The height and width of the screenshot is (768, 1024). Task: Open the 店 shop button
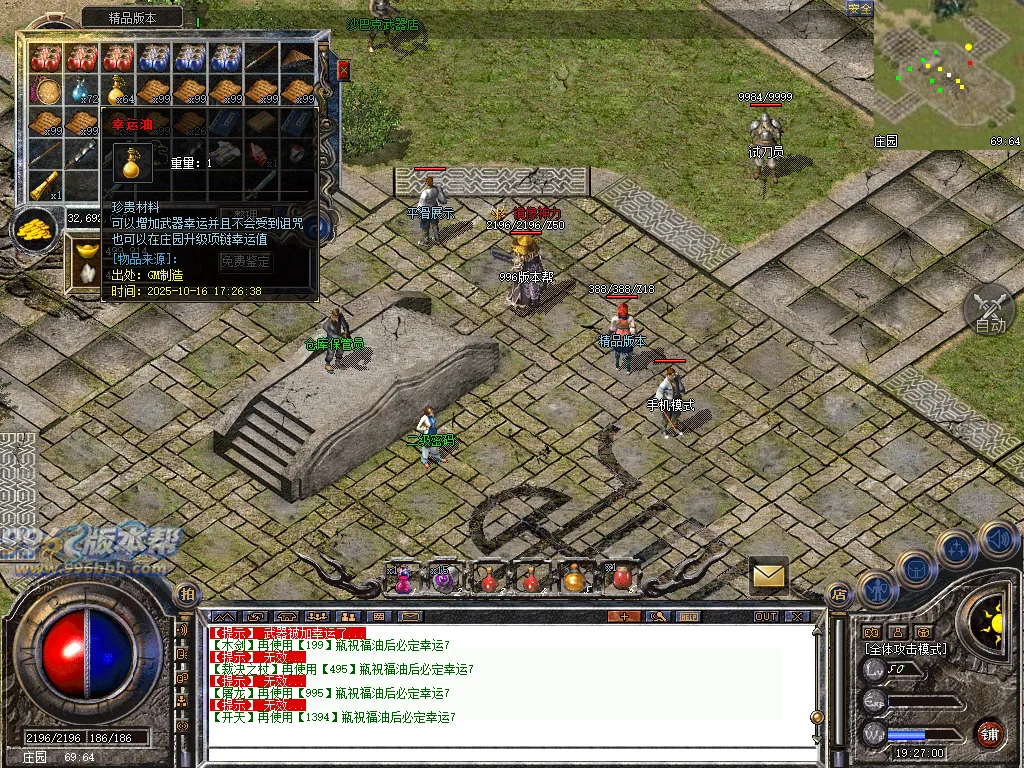[x=838, y=594]
